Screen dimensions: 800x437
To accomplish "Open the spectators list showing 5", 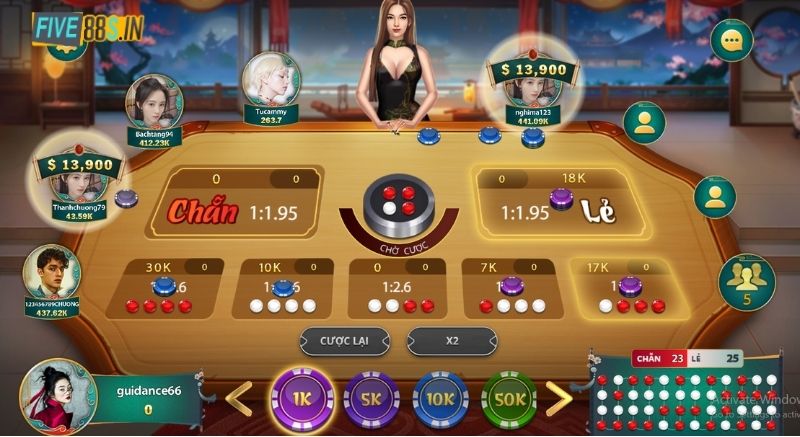I will (746, 281).
